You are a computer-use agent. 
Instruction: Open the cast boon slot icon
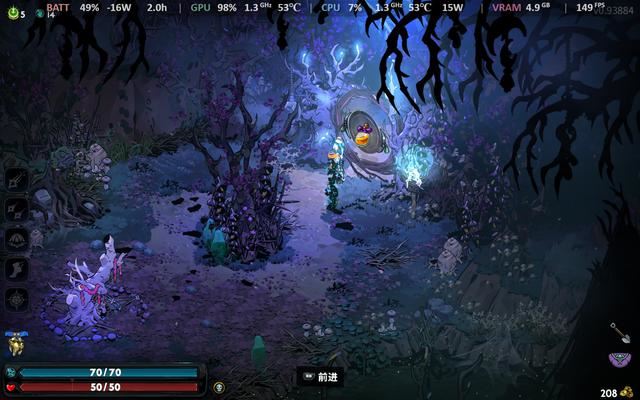[x=18, y=239]
